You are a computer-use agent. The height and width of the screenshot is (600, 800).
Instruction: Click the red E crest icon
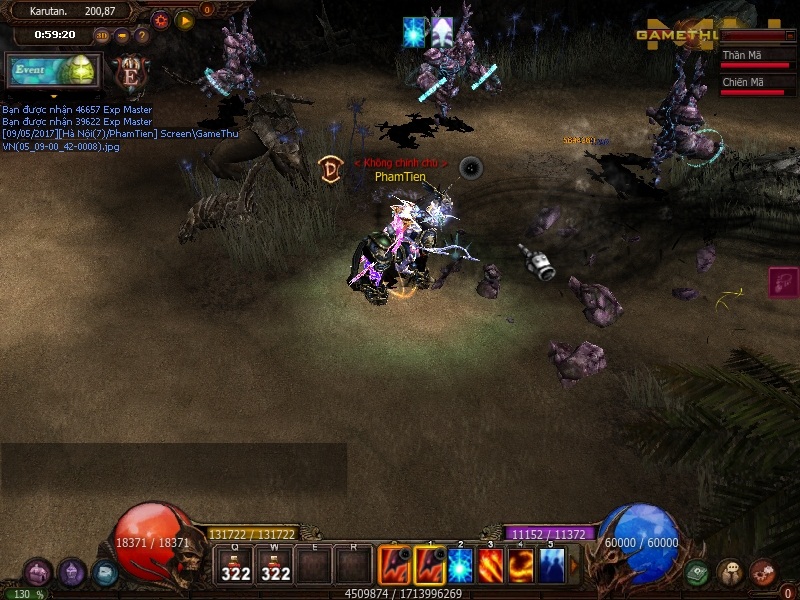(129, 72)
